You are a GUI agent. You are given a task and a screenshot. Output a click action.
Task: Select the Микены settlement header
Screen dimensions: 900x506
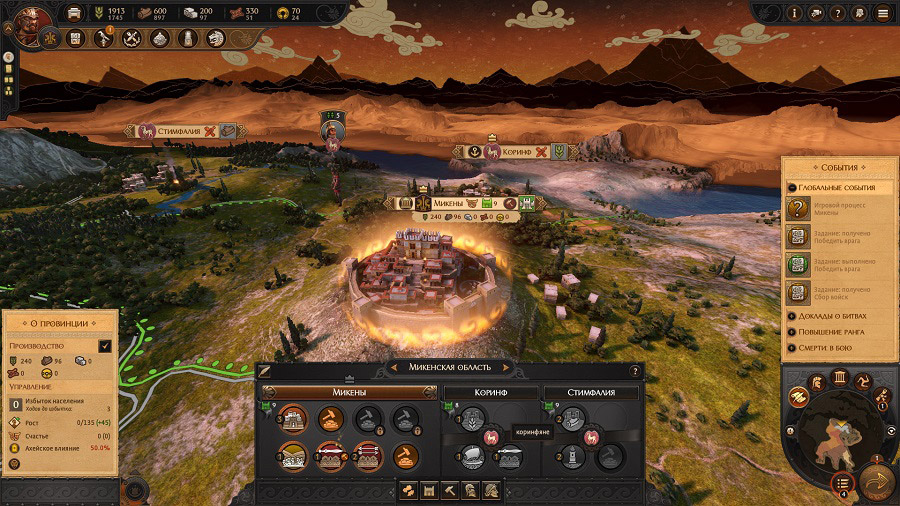click(x=349, y=392)
